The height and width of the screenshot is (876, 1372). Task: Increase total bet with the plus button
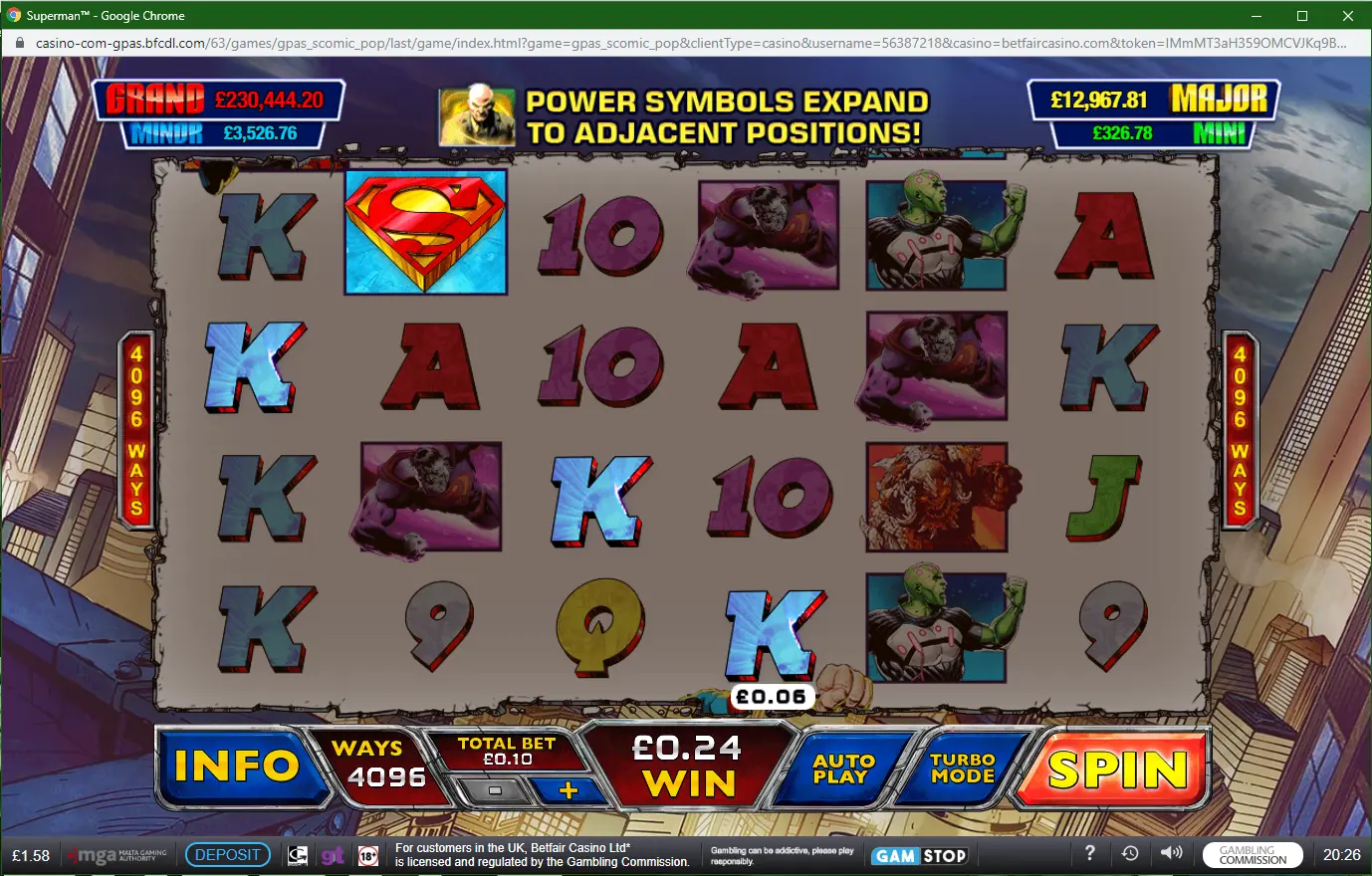point(569,790)
